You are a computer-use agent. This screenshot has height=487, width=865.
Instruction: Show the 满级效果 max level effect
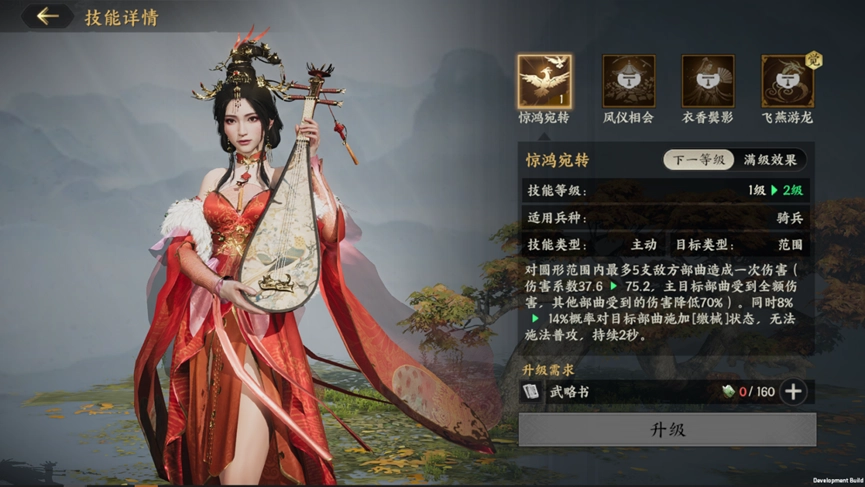(770, 160)
